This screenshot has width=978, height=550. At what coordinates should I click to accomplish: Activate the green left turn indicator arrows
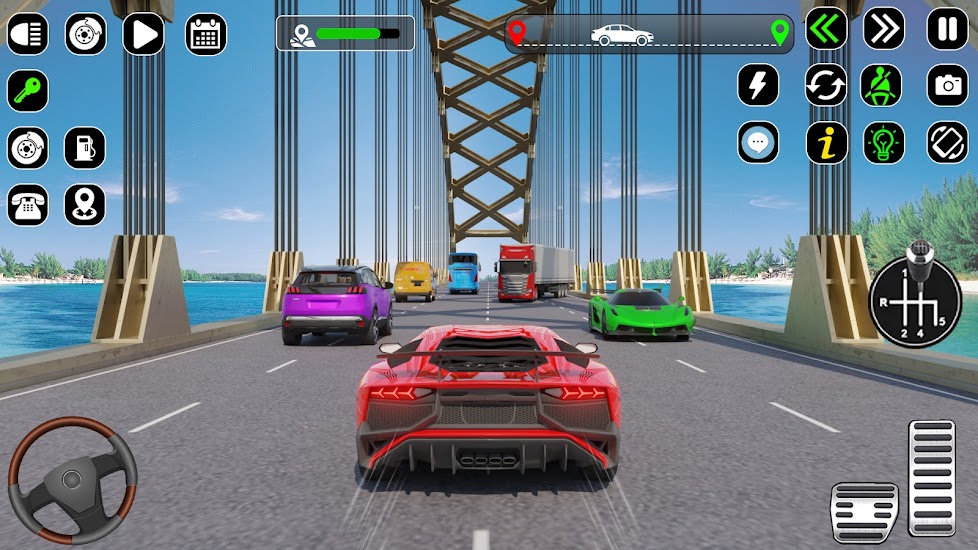pos(826,29)
